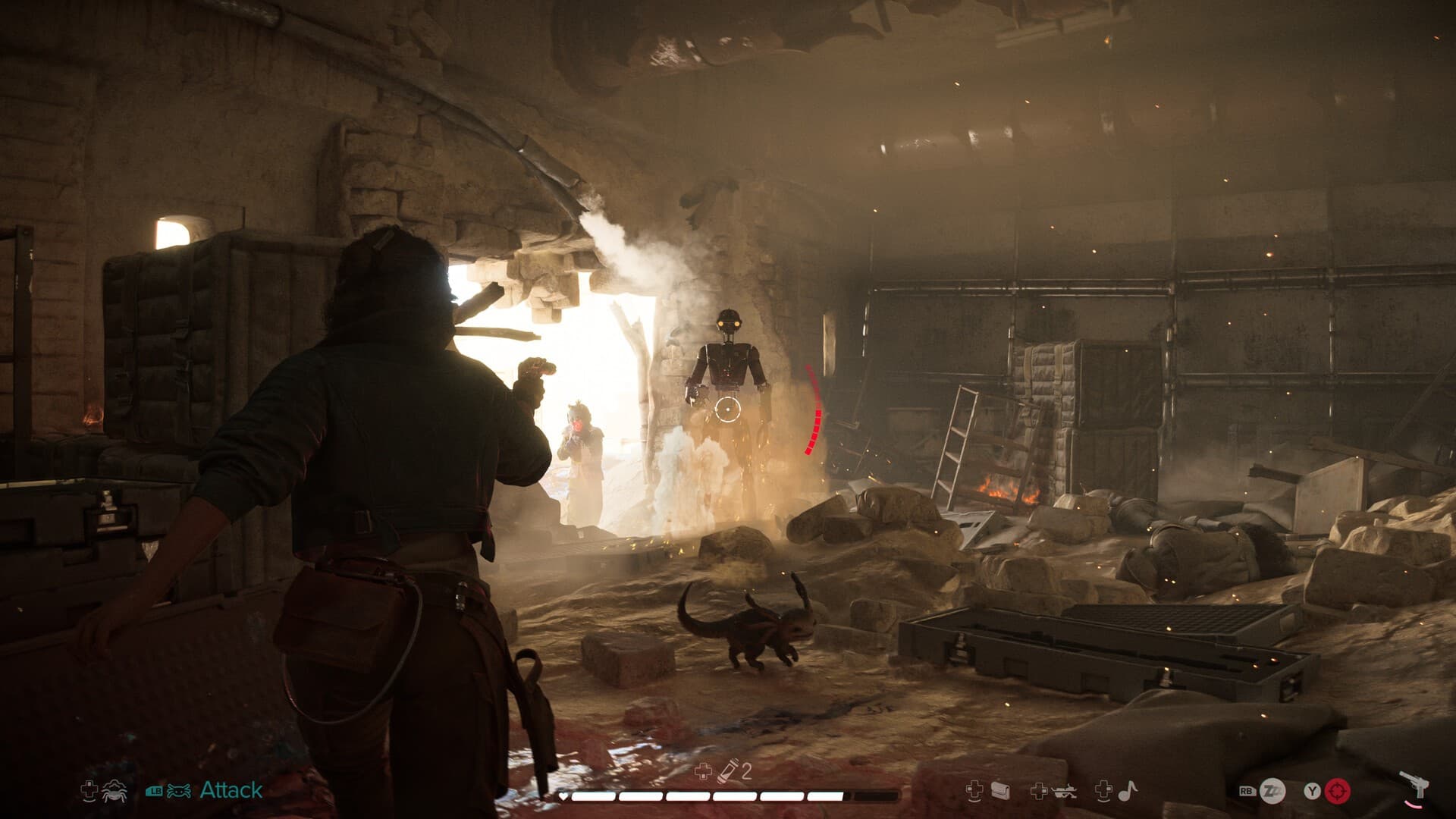Click the d-pad icon next to the satchel
1456x819 pixels.
pos(975,789)
